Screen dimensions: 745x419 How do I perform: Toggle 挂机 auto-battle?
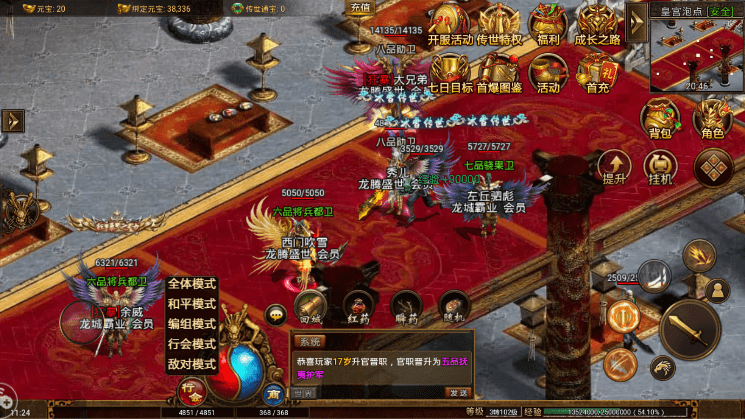(660, 166)
